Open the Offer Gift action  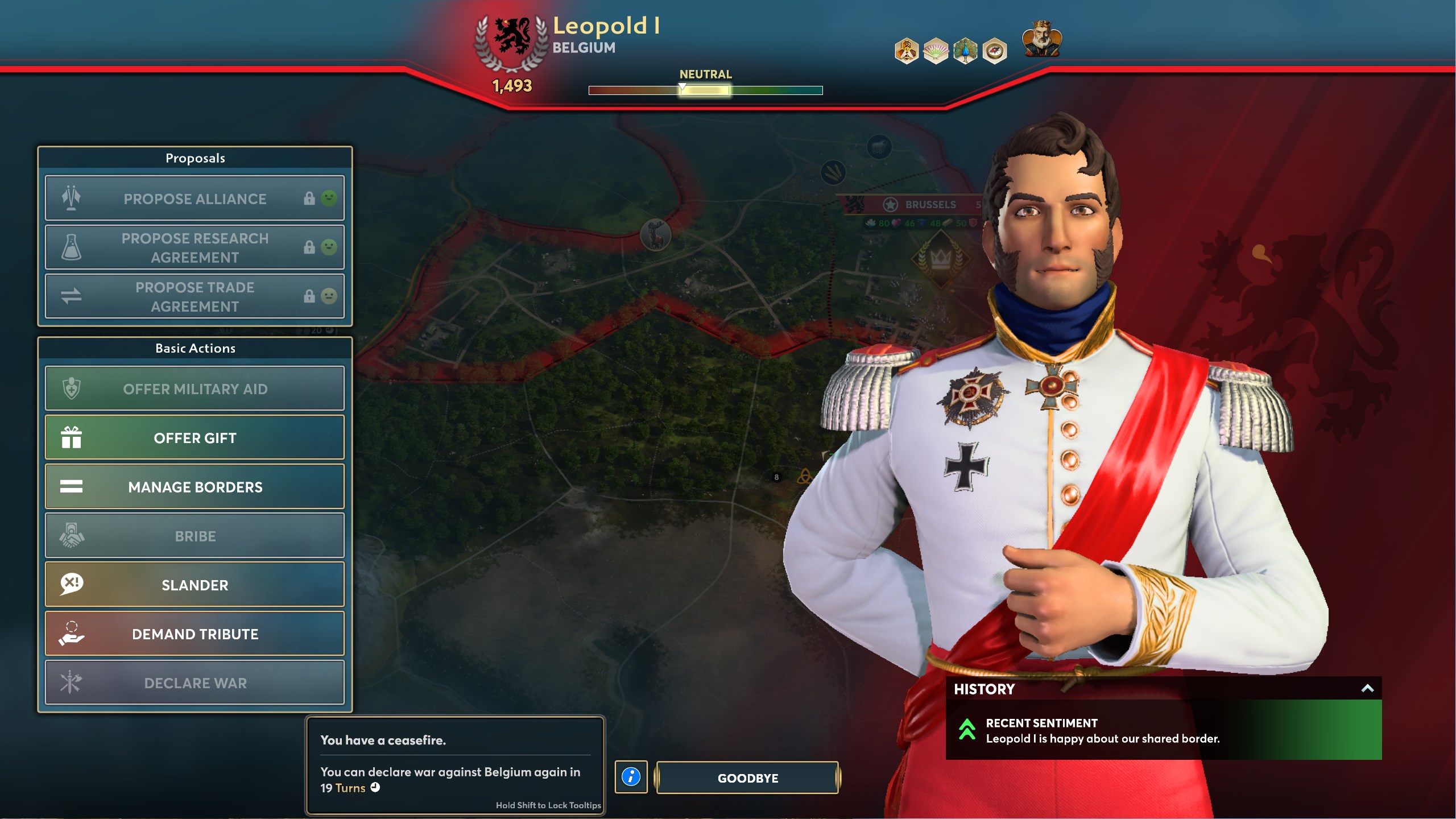(195, 438)
